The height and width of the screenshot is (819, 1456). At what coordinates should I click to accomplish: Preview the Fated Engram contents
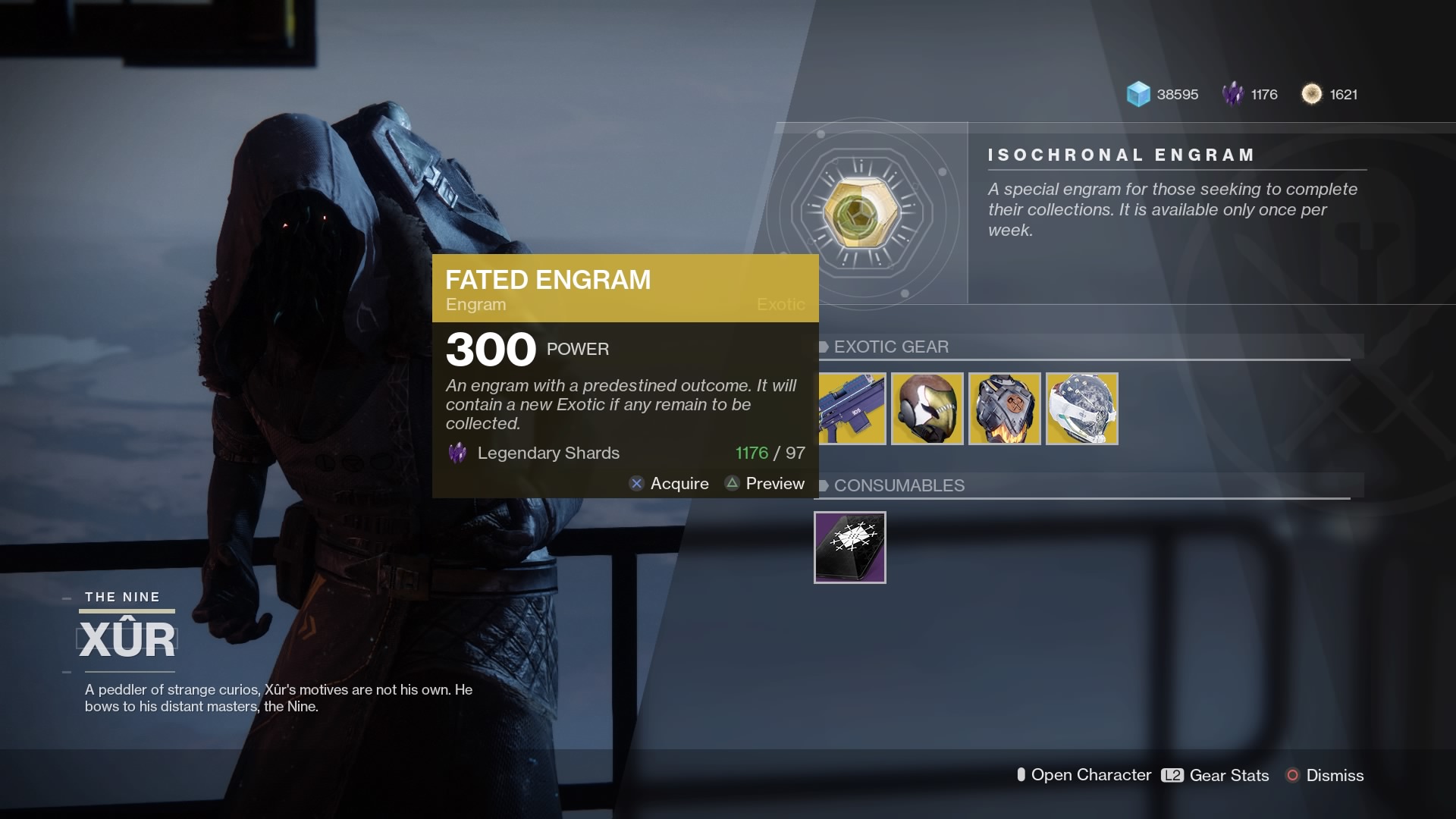[774, 483]
